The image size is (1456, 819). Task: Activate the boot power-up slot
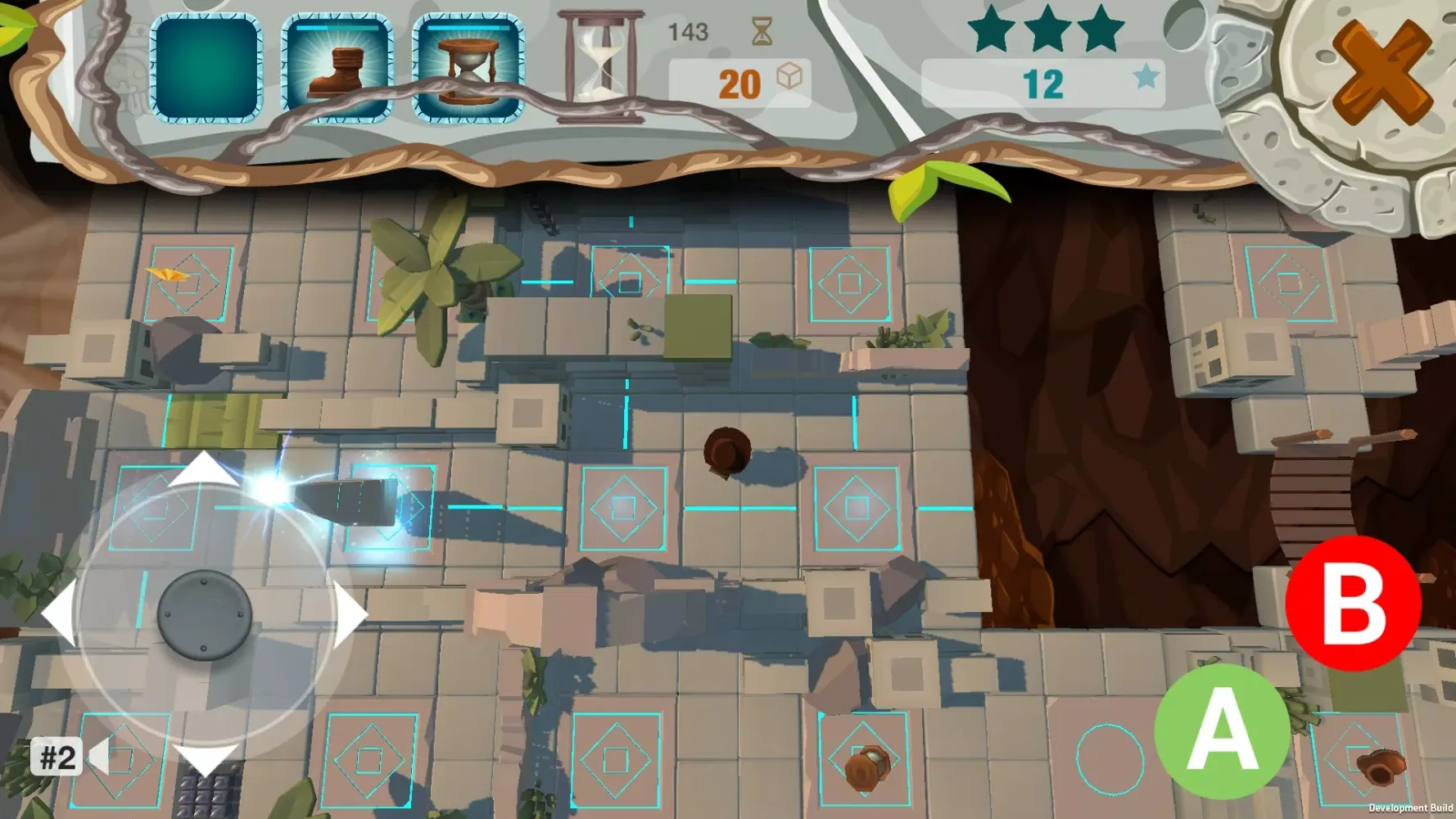[x=337, y=69]
